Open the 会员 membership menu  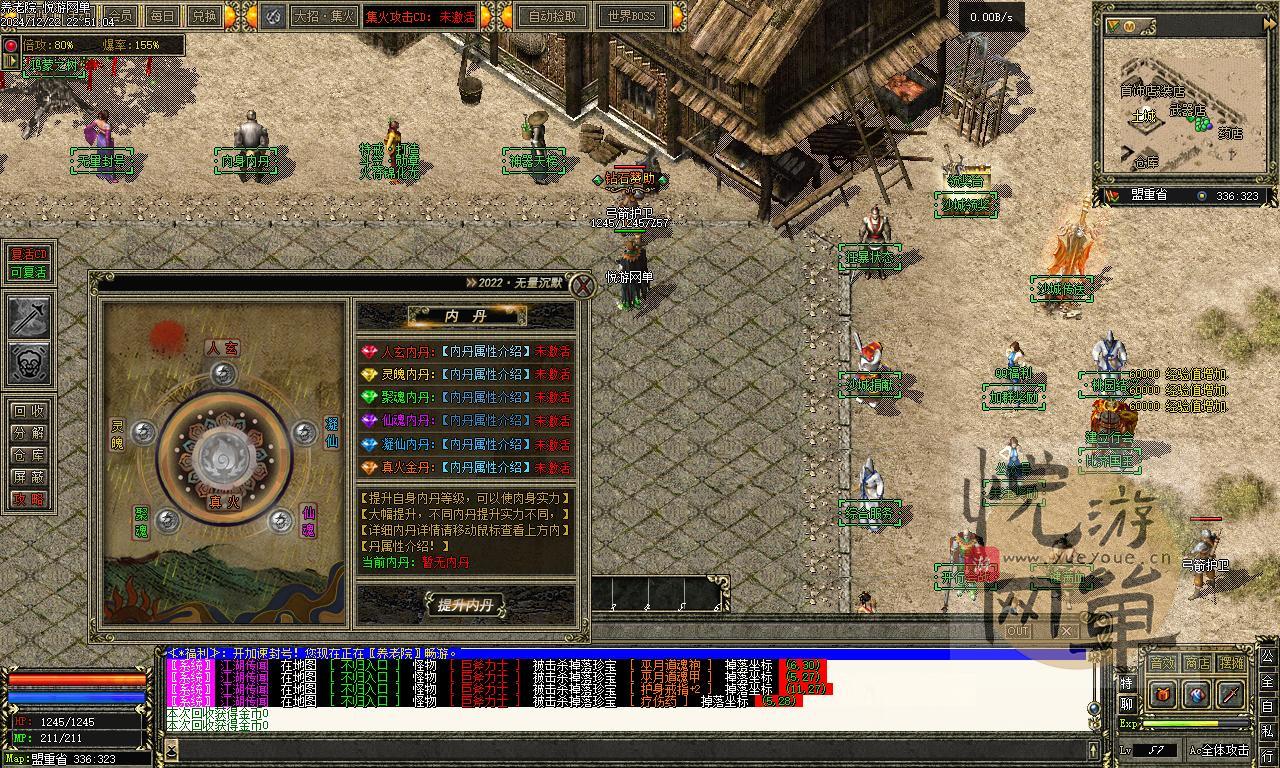[120, 16]
